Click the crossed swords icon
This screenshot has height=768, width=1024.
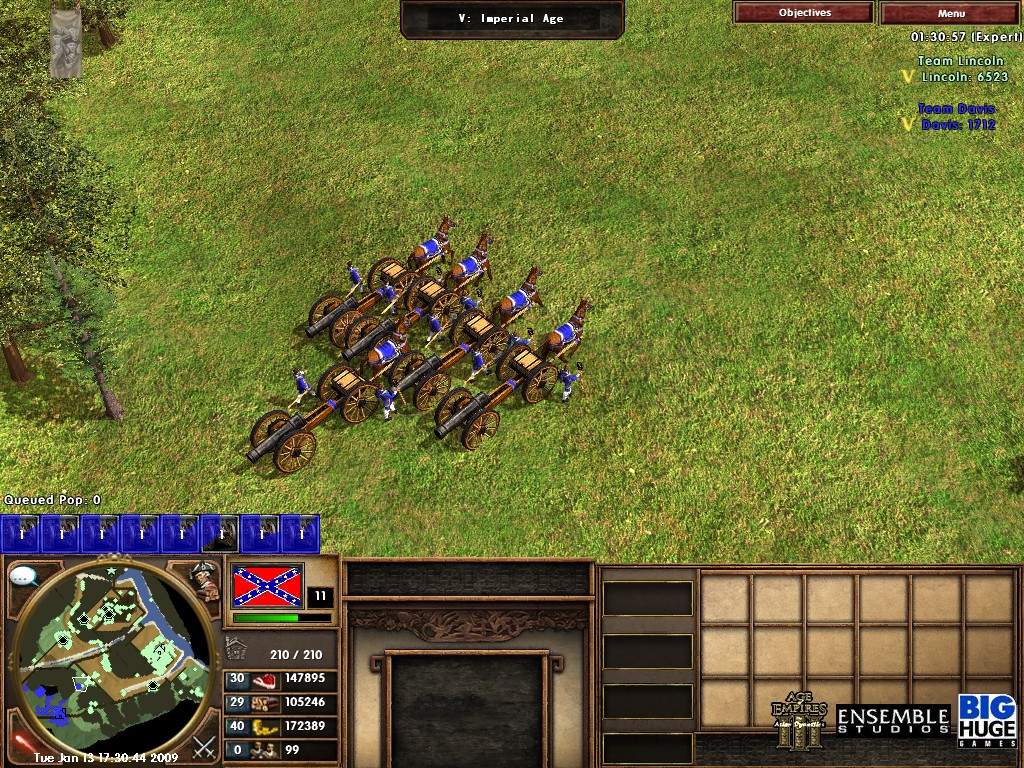point(204,746)
